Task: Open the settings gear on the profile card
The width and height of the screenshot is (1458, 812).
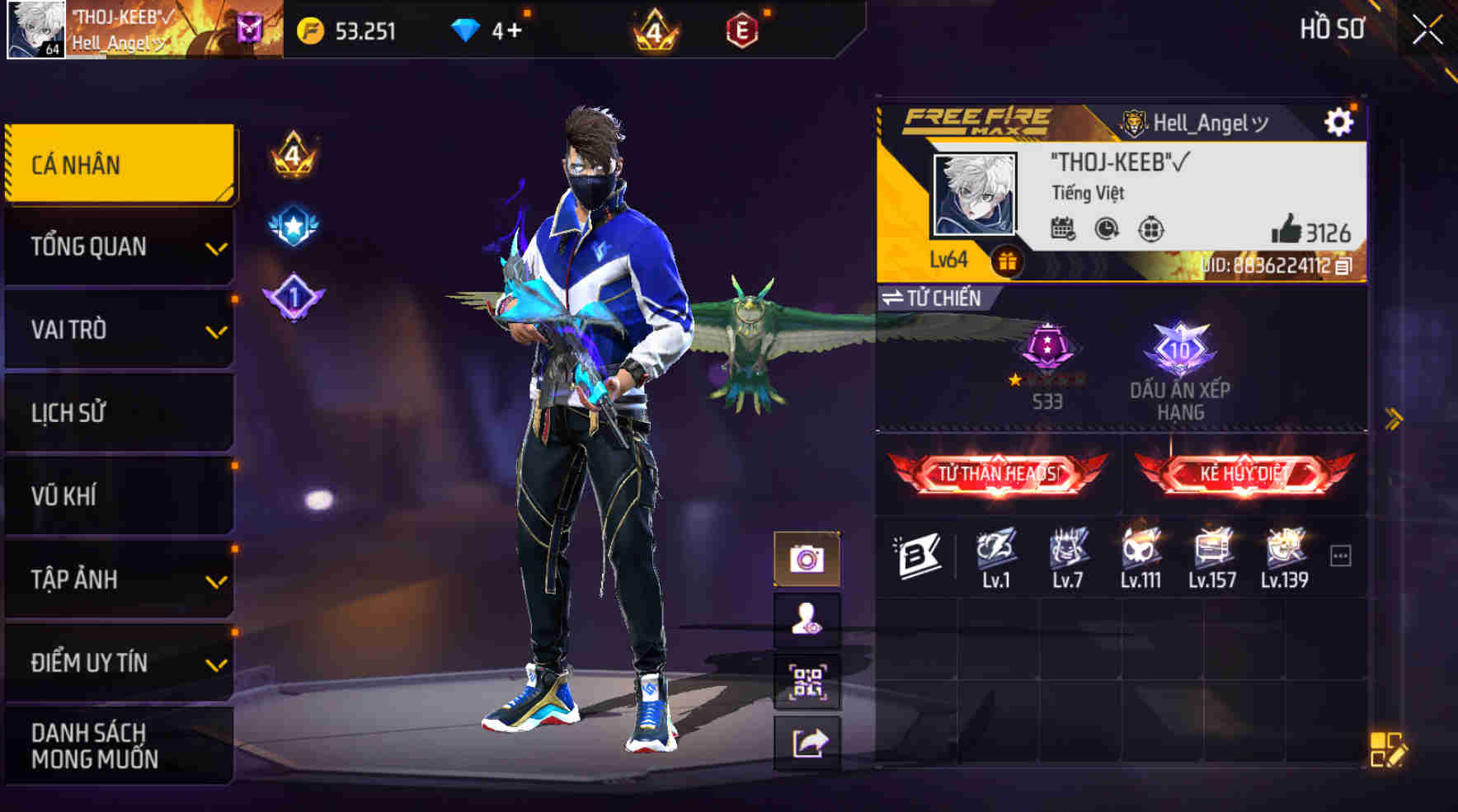Action: point(1340,121)
